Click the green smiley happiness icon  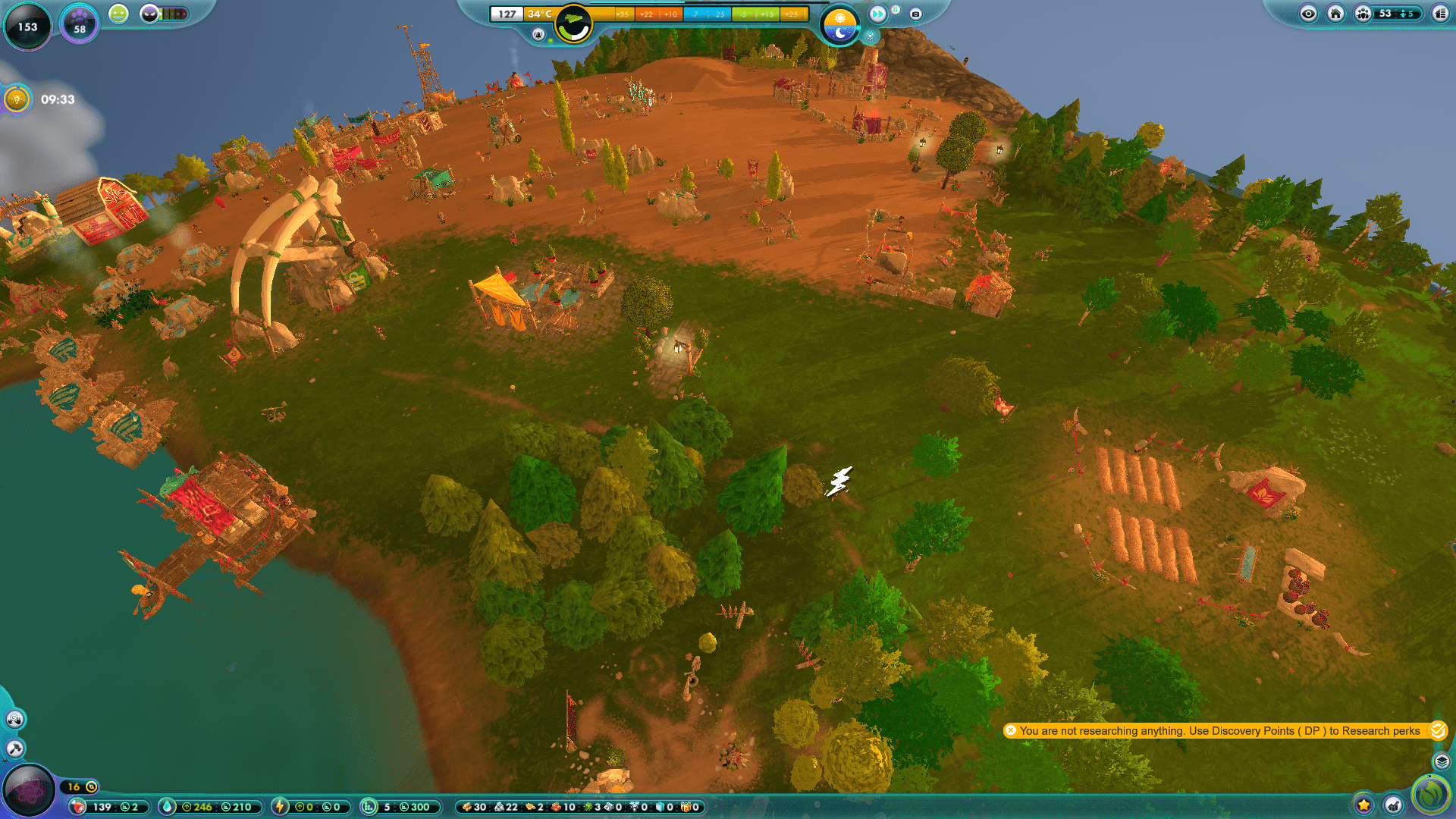tap(118, 14)
